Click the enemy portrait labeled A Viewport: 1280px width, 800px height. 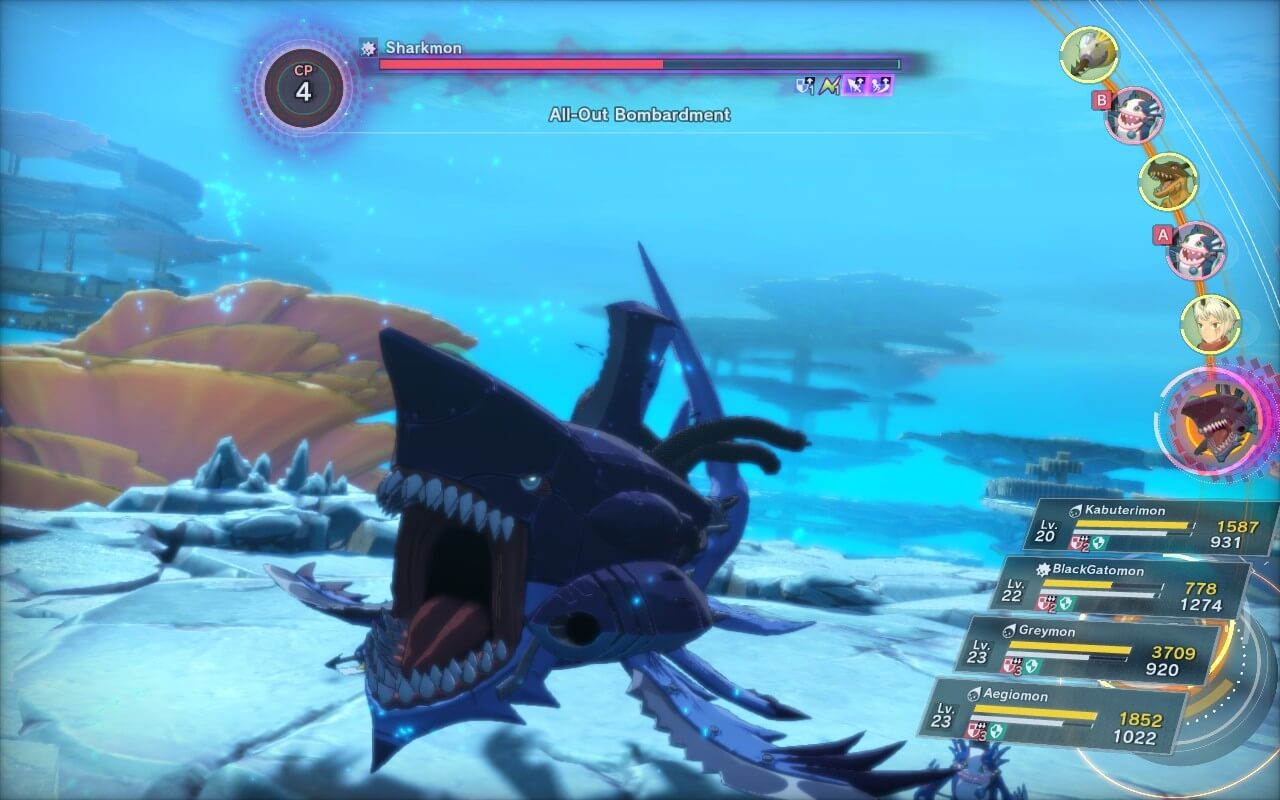click(x=1196, y=251)
